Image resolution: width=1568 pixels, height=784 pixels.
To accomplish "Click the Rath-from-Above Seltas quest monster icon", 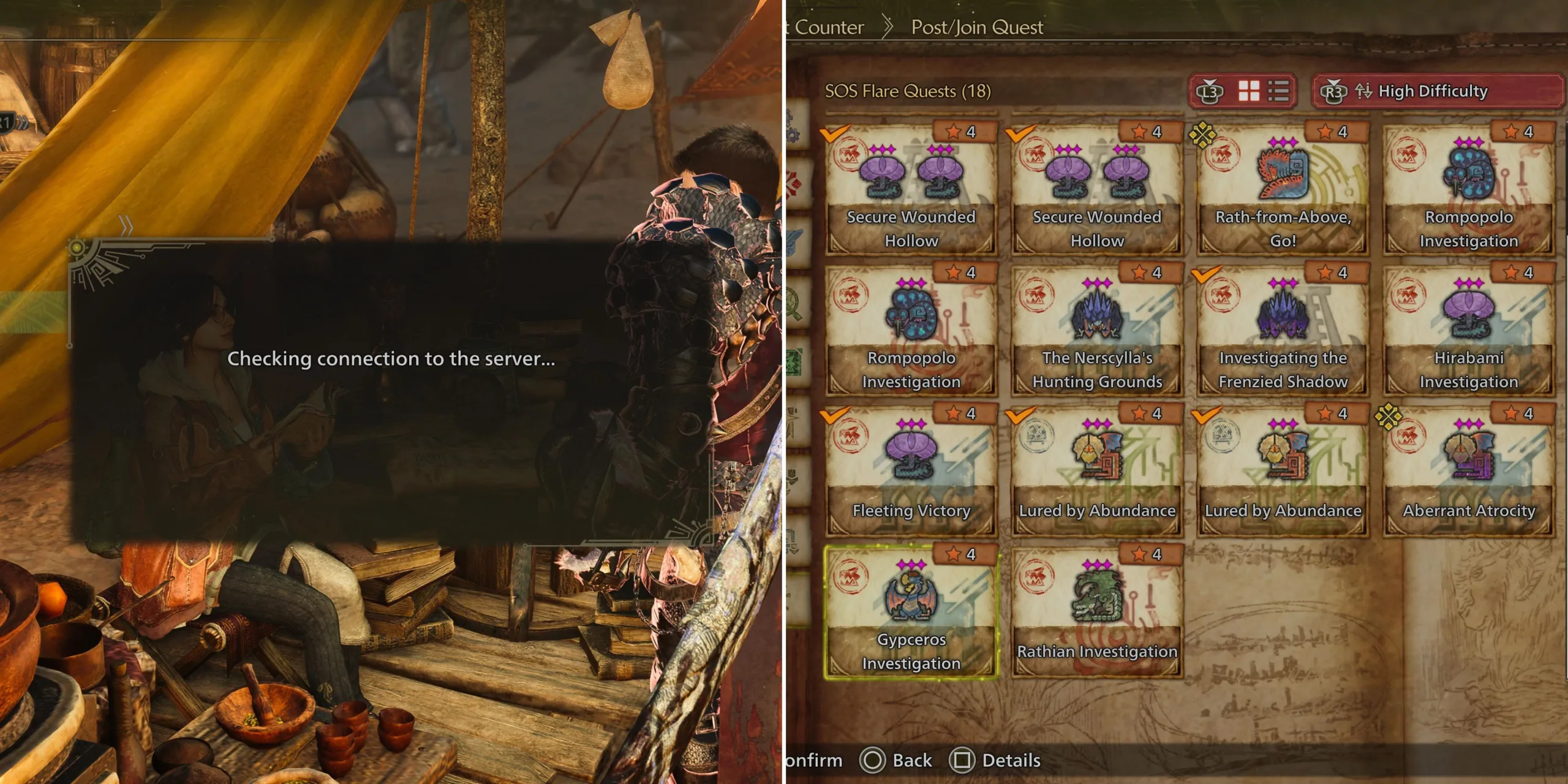I will [1281, 175].
